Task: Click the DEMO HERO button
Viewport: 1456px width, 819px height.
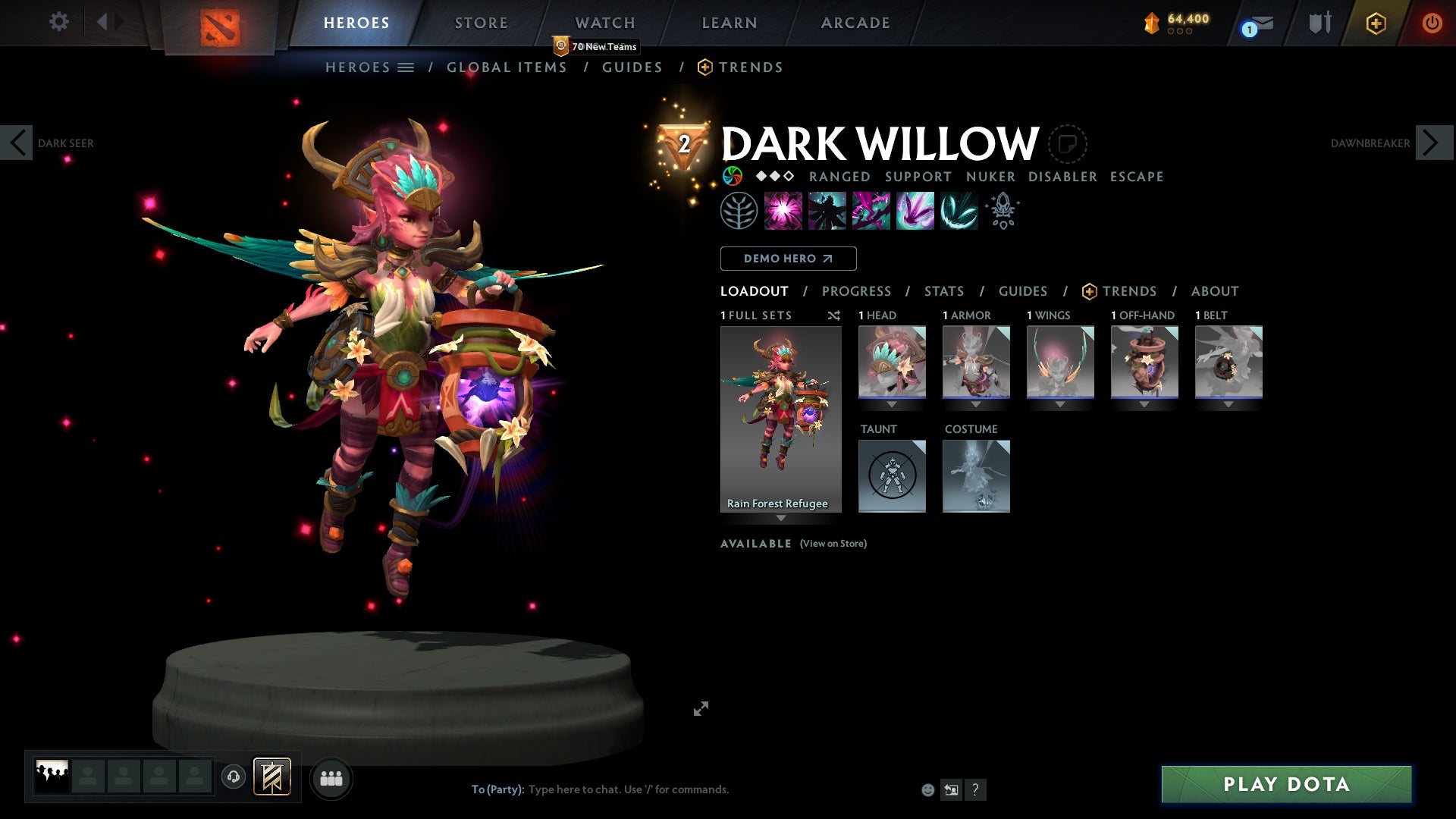Action: [x=788, y=259]
